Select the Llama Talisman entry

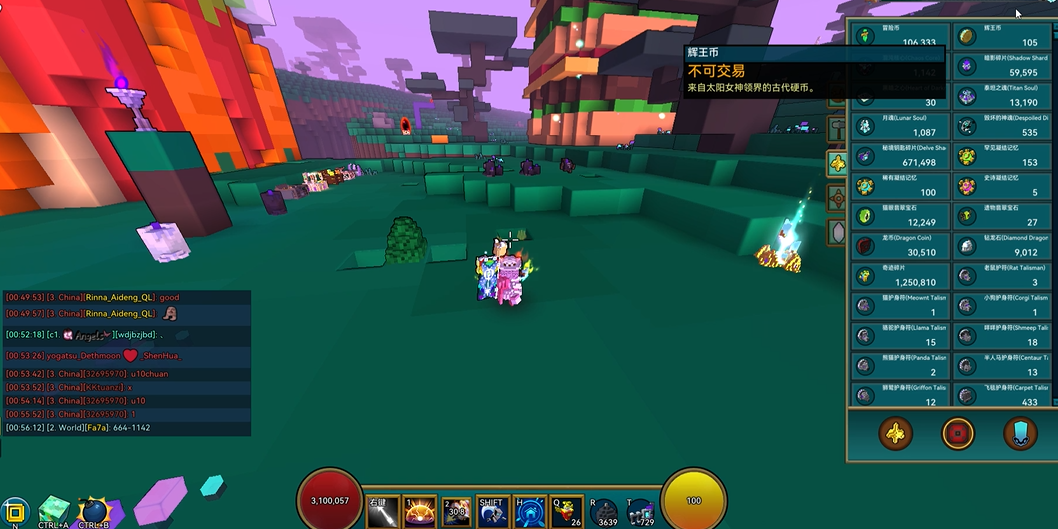click(x=900, y=336)
